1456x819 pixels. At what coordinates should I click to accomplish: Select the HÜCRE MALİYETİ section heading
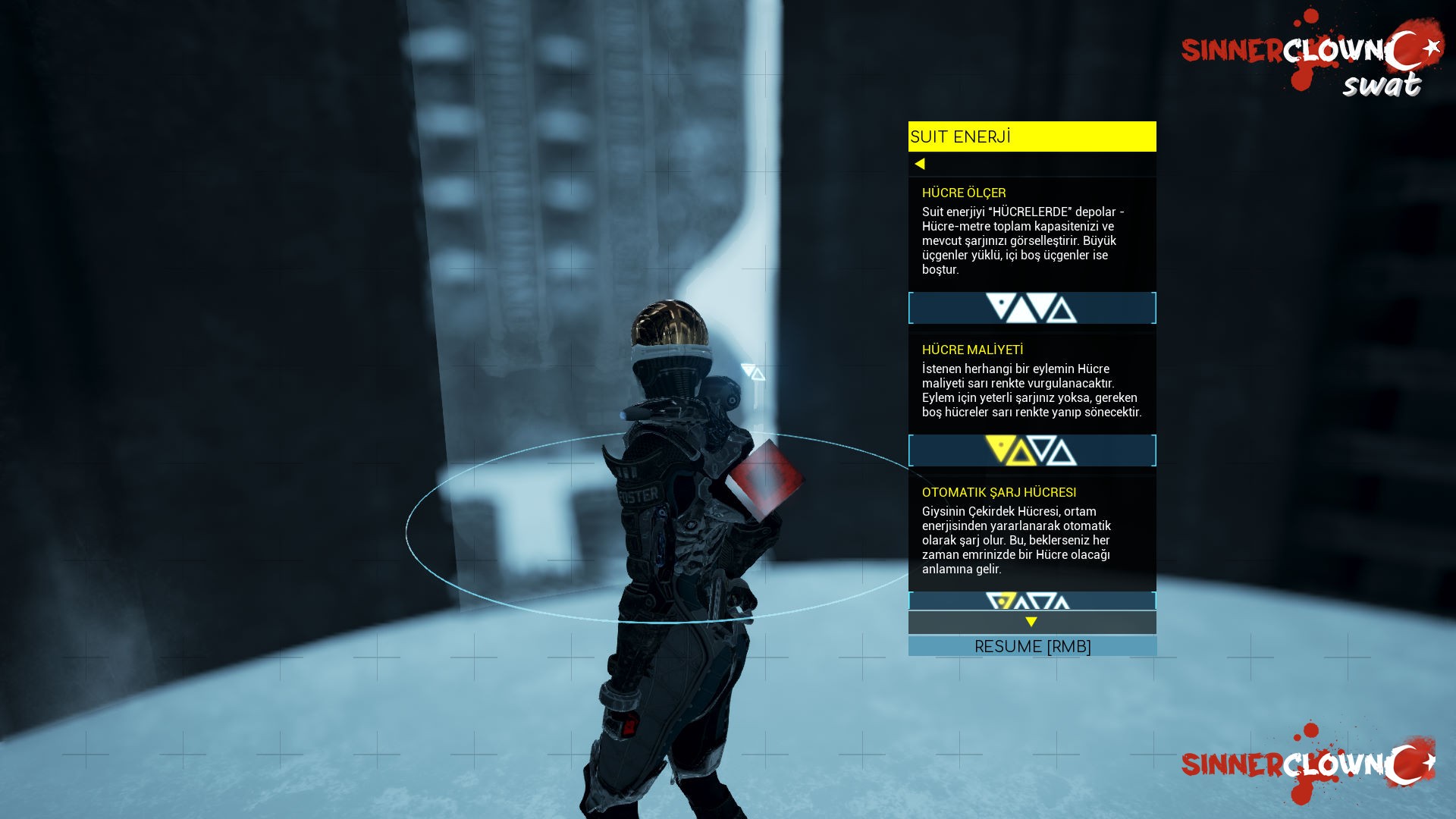972,350
